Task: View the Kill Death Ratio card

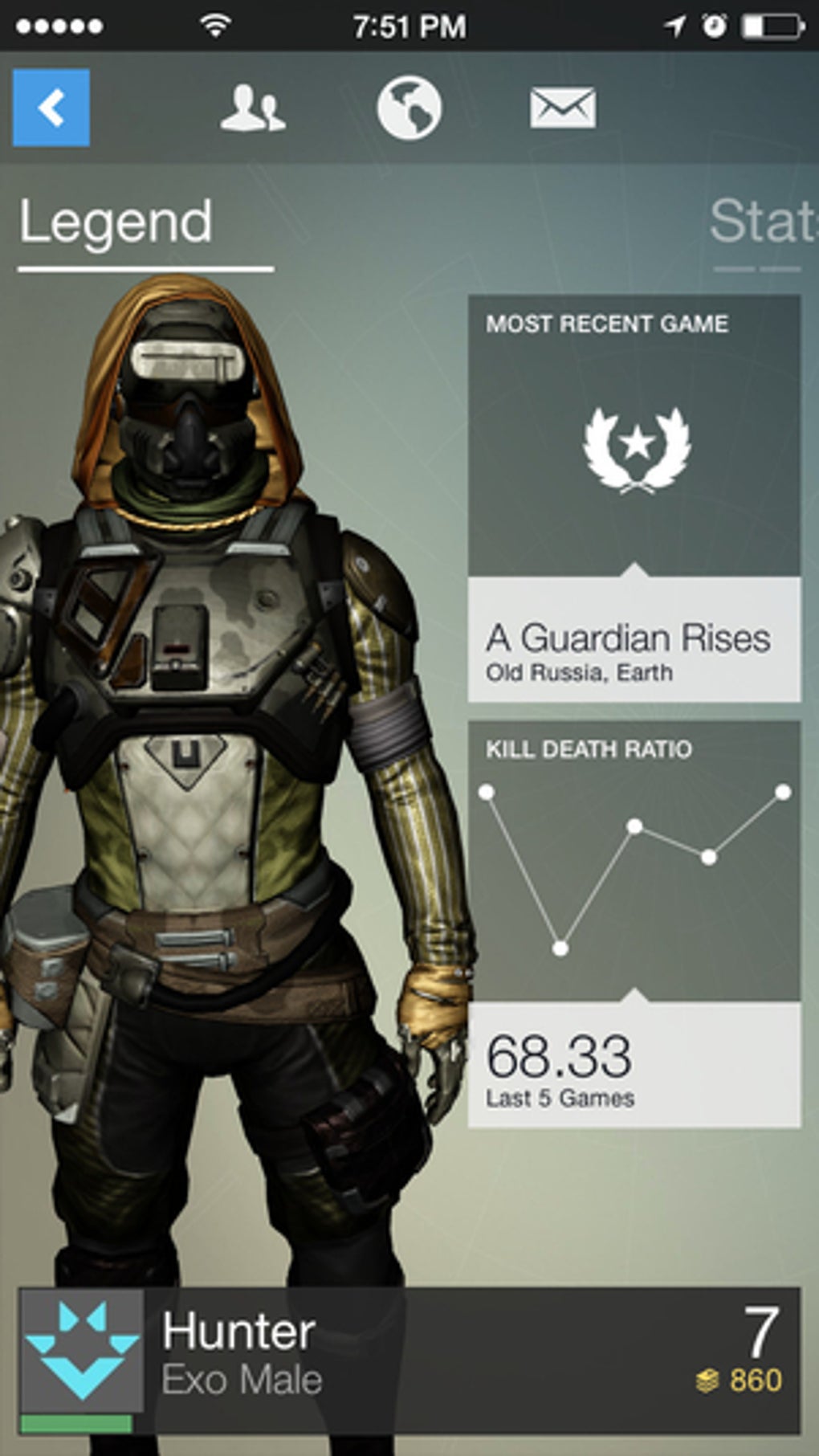Action: tap(634, 924)
